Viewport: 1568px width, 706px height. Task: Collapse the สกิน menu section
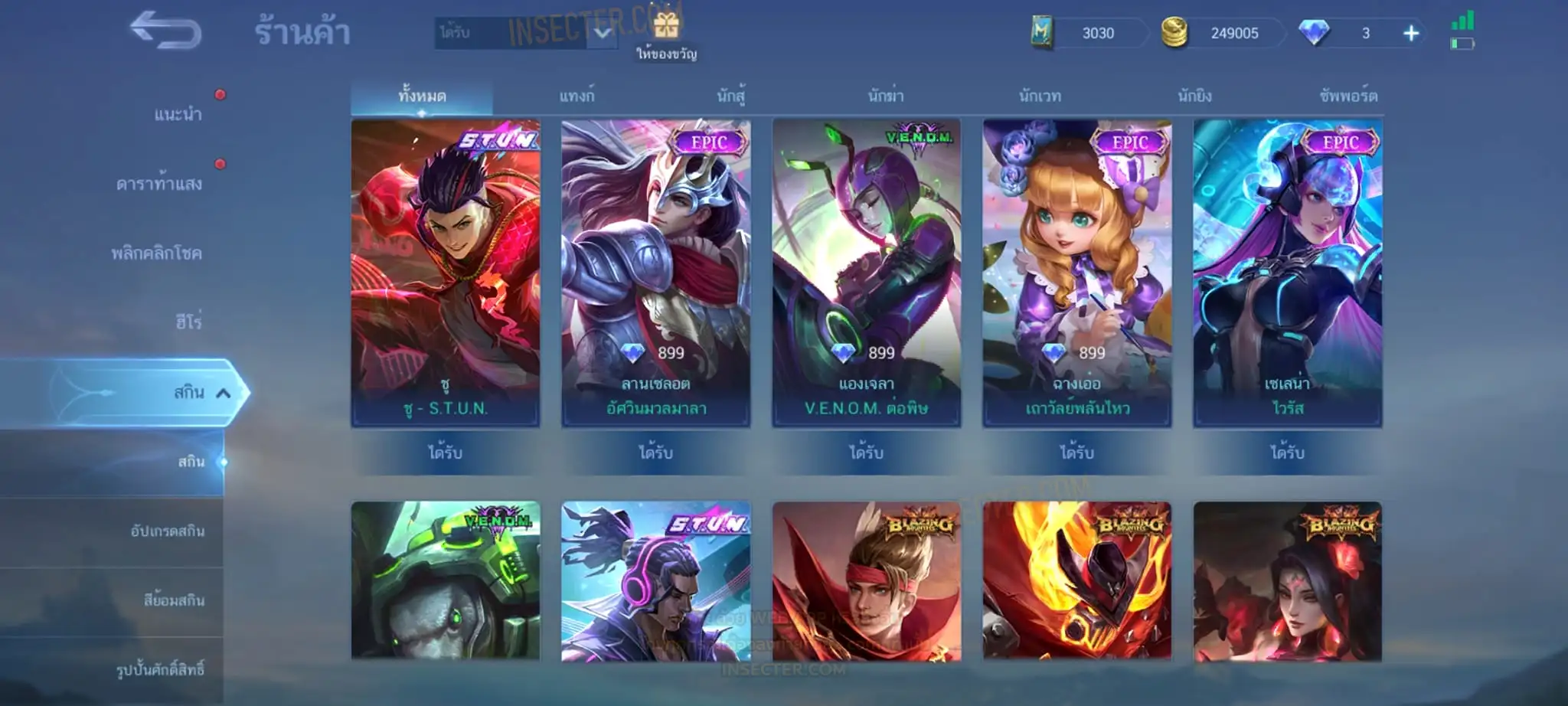(x=223, y=393)
